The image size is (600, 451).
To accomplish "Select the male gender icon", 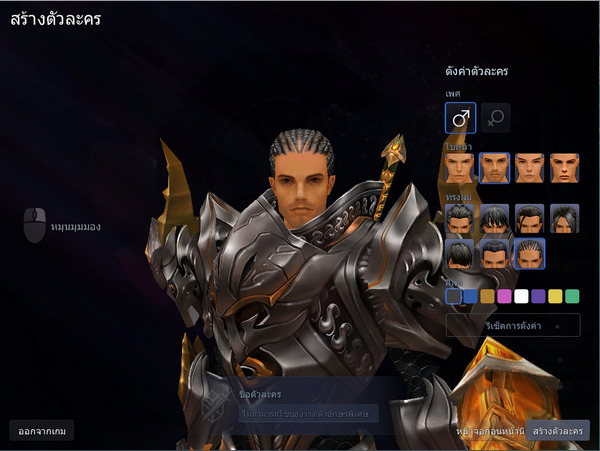I will pos(460,118).
